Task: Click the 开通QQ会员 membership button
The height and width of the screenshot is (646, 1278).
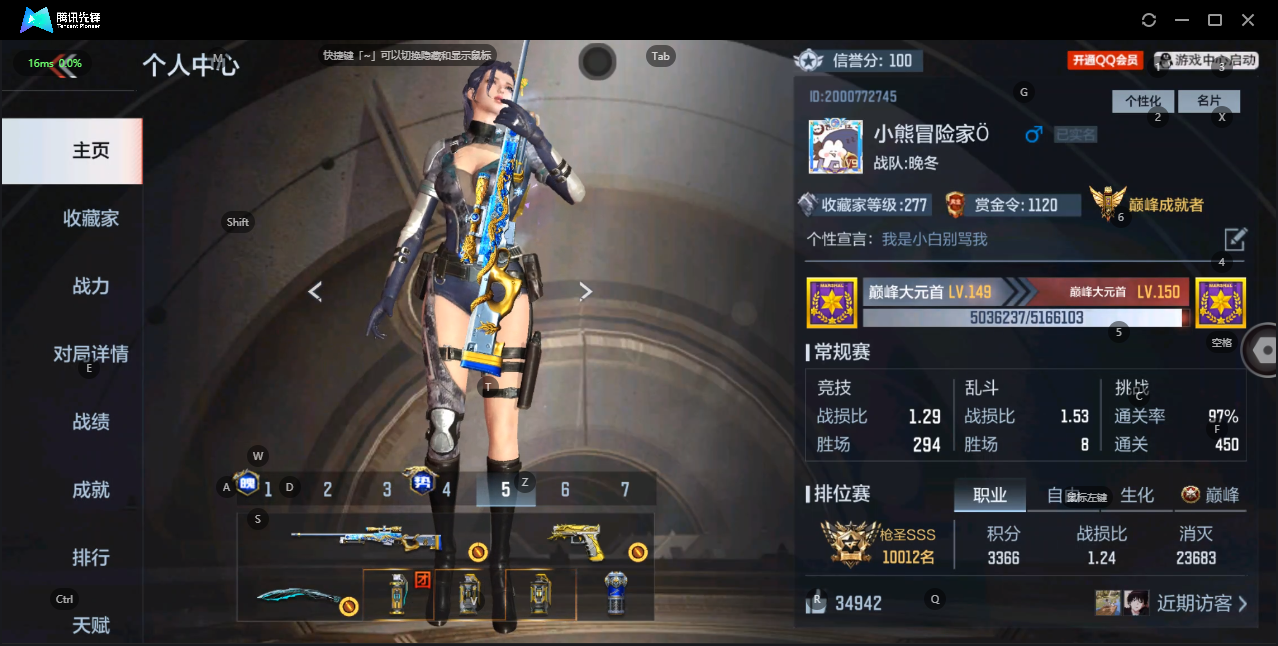Action: pyautogui.click(x=1105, y=61)
